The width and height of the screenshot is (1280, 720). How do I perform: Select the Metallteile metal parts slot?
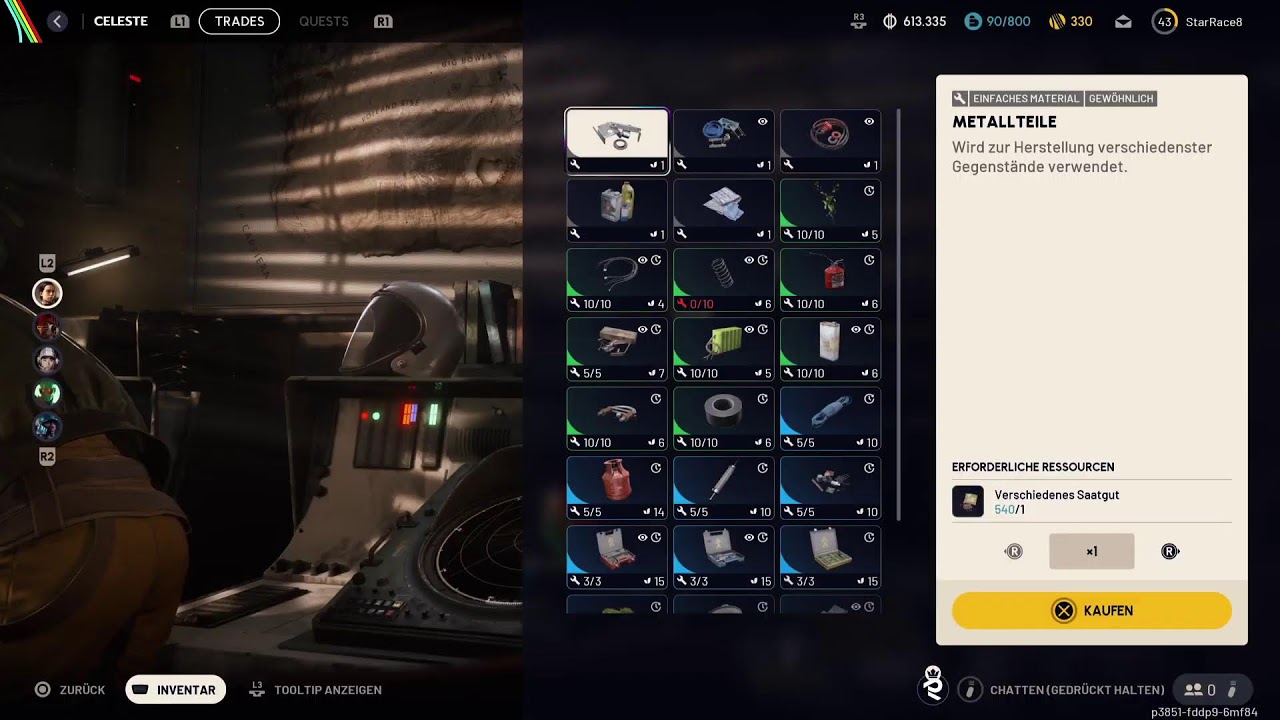617,141
